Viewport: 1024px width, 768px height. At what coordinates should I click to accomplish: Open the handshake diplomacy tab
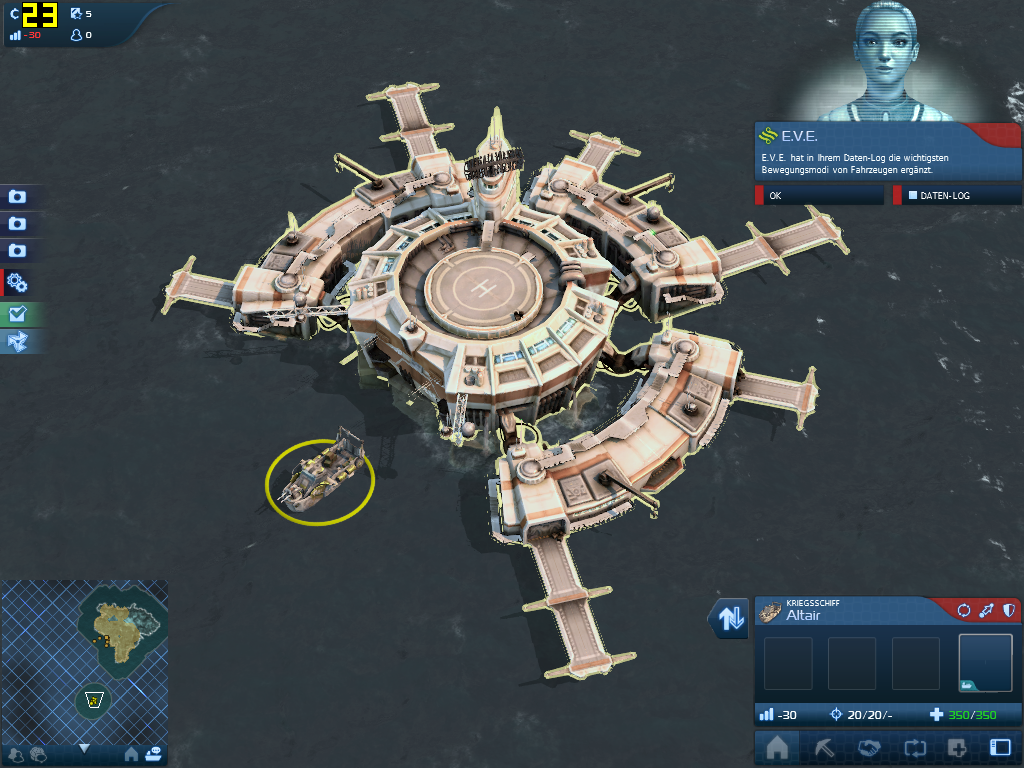867,748
